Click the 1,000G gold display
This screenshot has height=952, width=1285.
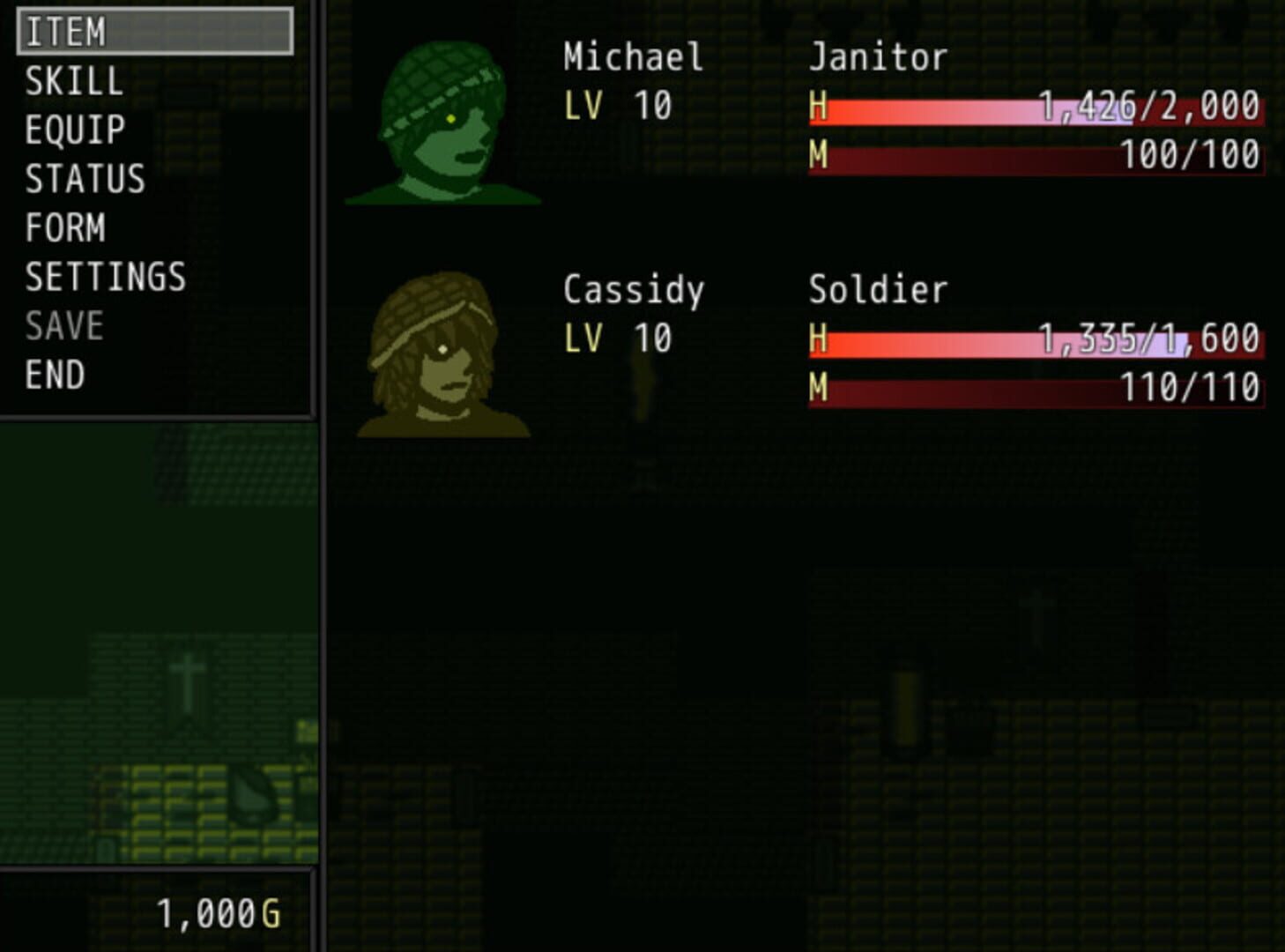(x=220, y=915)
